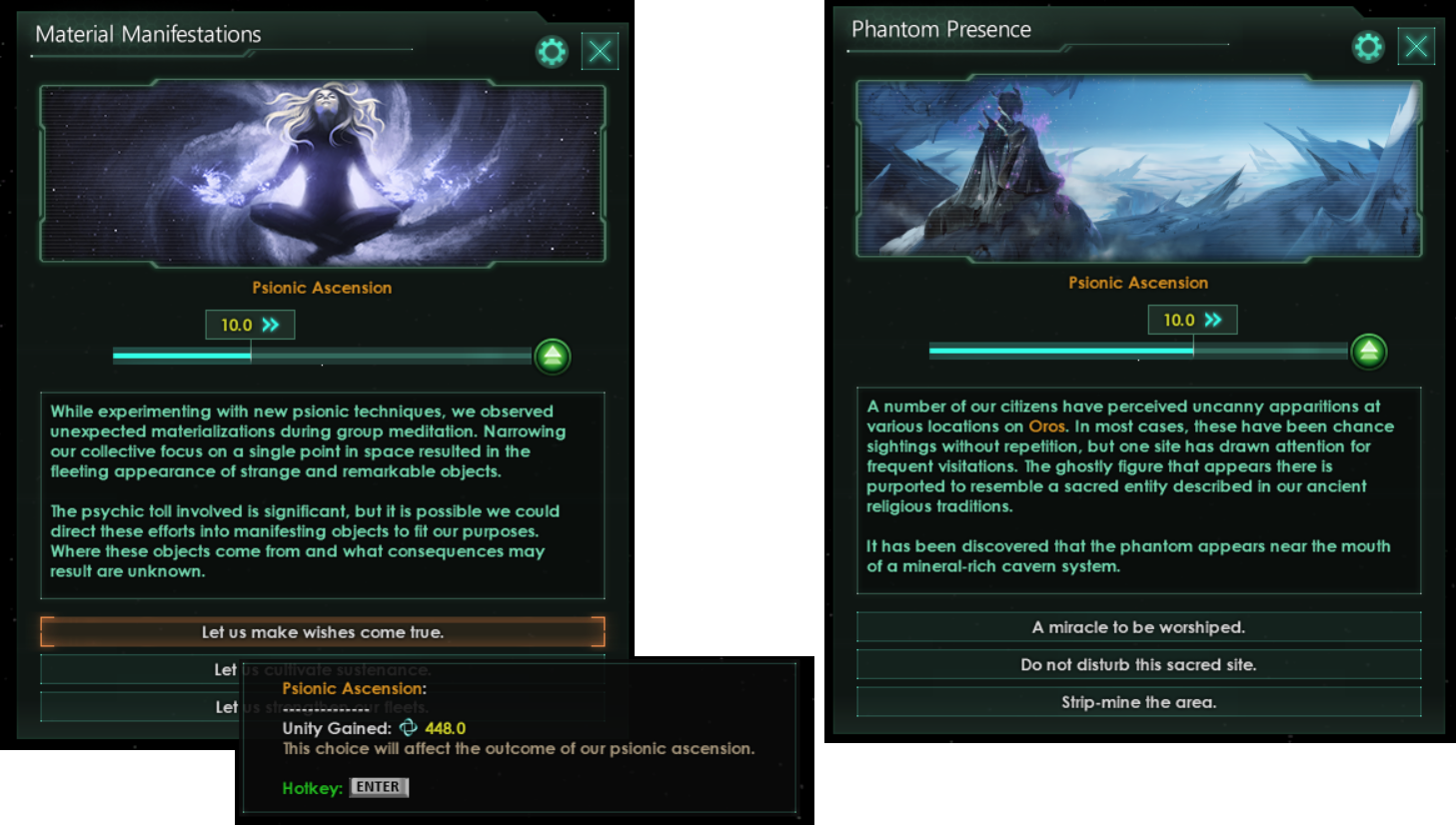Open the settings gear in Material Manifestations

click(x=552, y=51)
